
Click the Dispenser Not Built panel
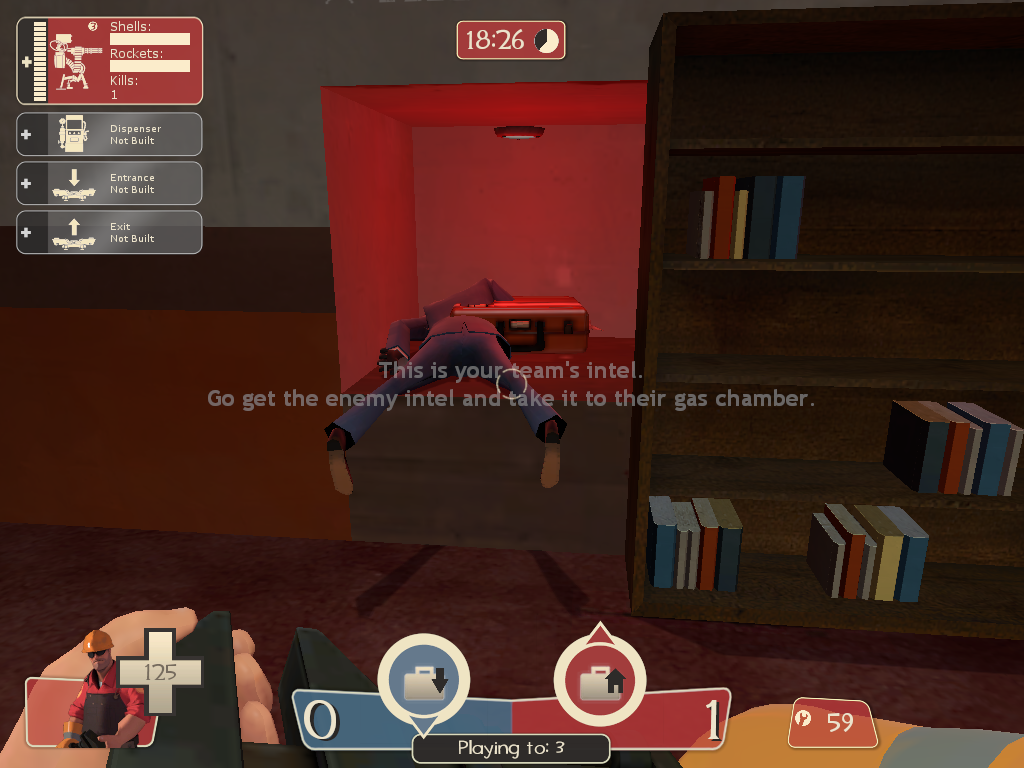(x=110, y=134)
